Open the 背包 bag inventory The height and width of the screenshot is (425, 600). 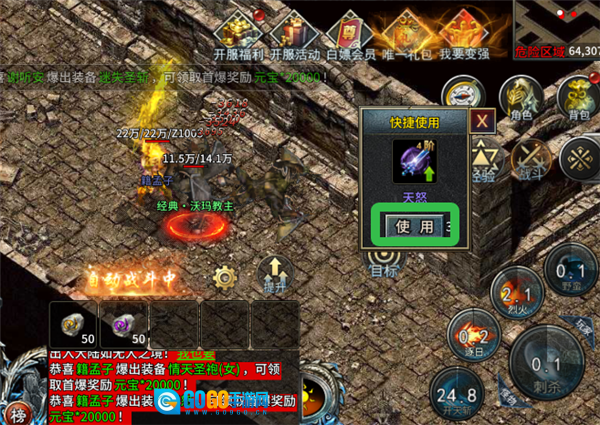(x=577, y=98)
